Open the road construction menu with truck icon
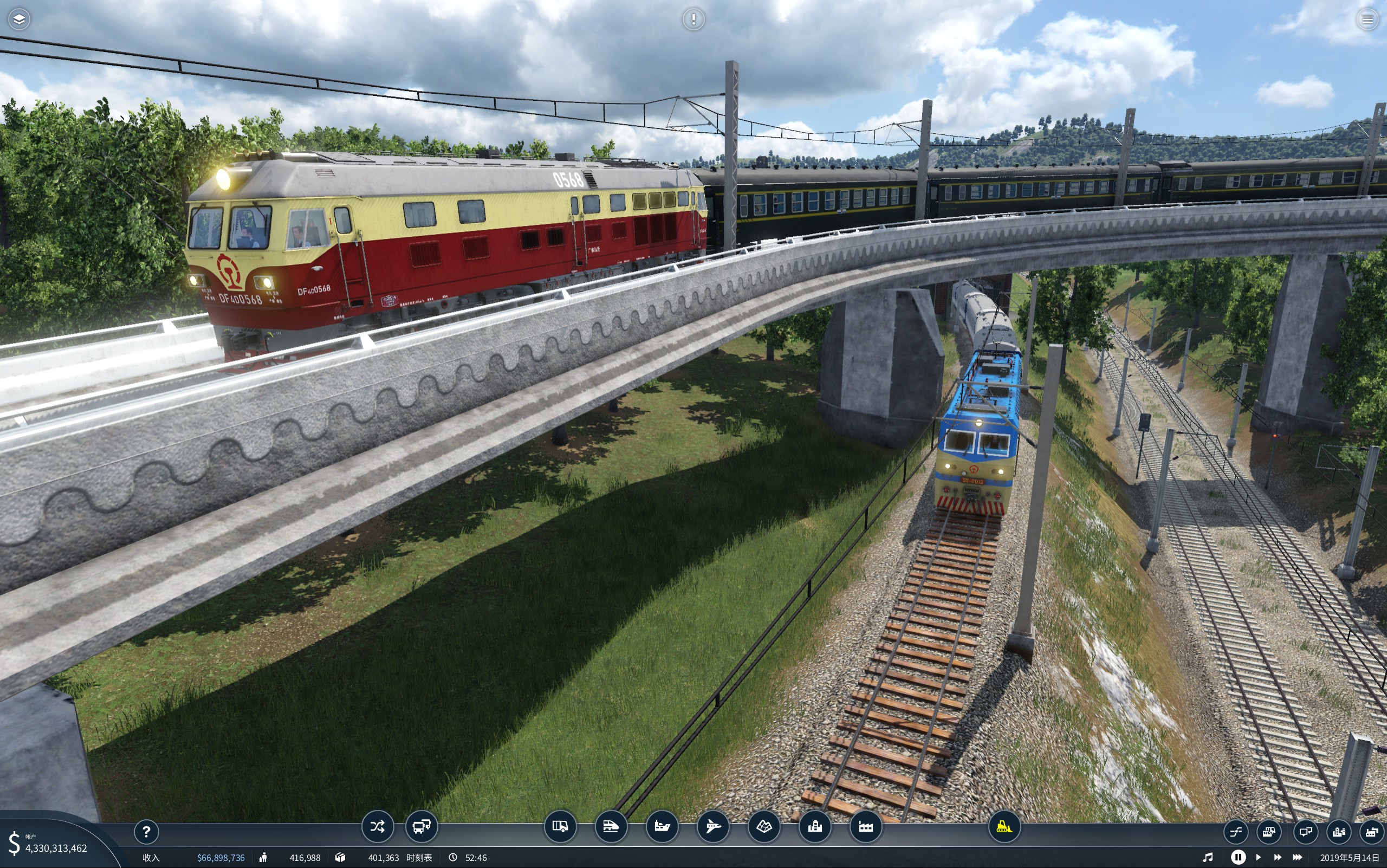The width and height of the screenshot is (1387, 868). pyautogui.click(x=560, y=827)
